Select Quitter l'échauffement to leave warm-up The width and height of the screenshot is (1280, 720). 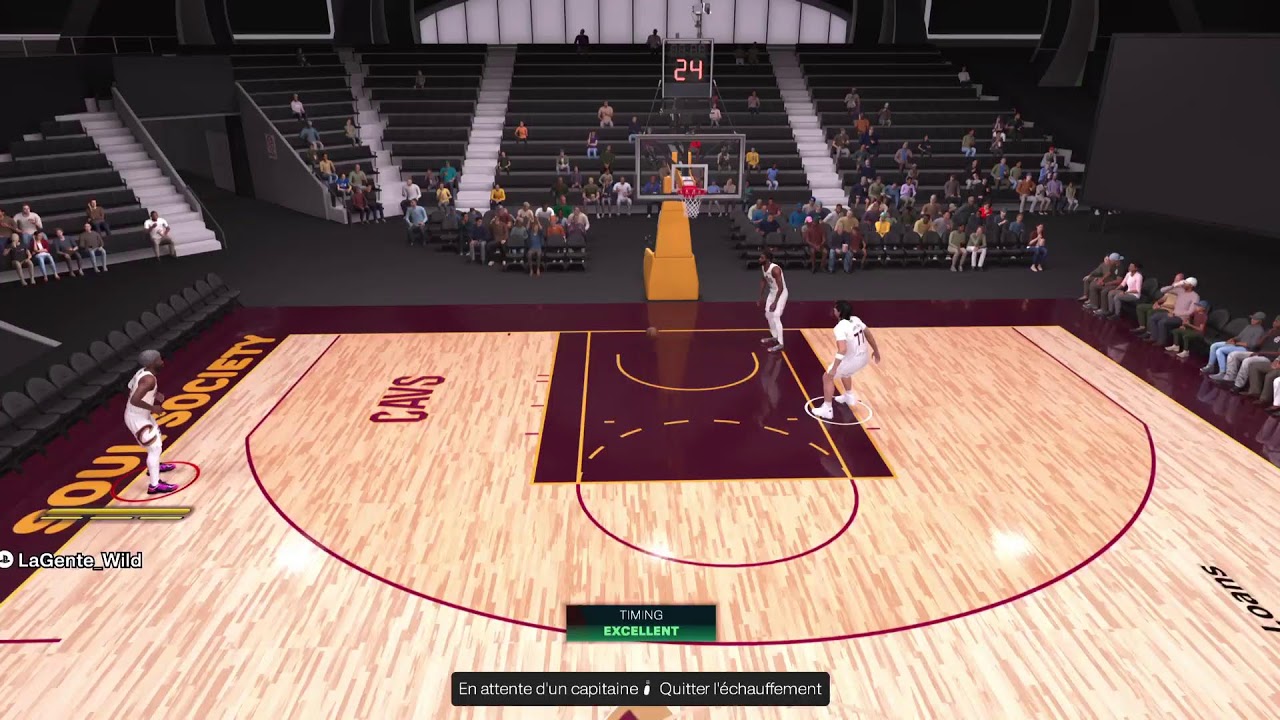point(739,689)
